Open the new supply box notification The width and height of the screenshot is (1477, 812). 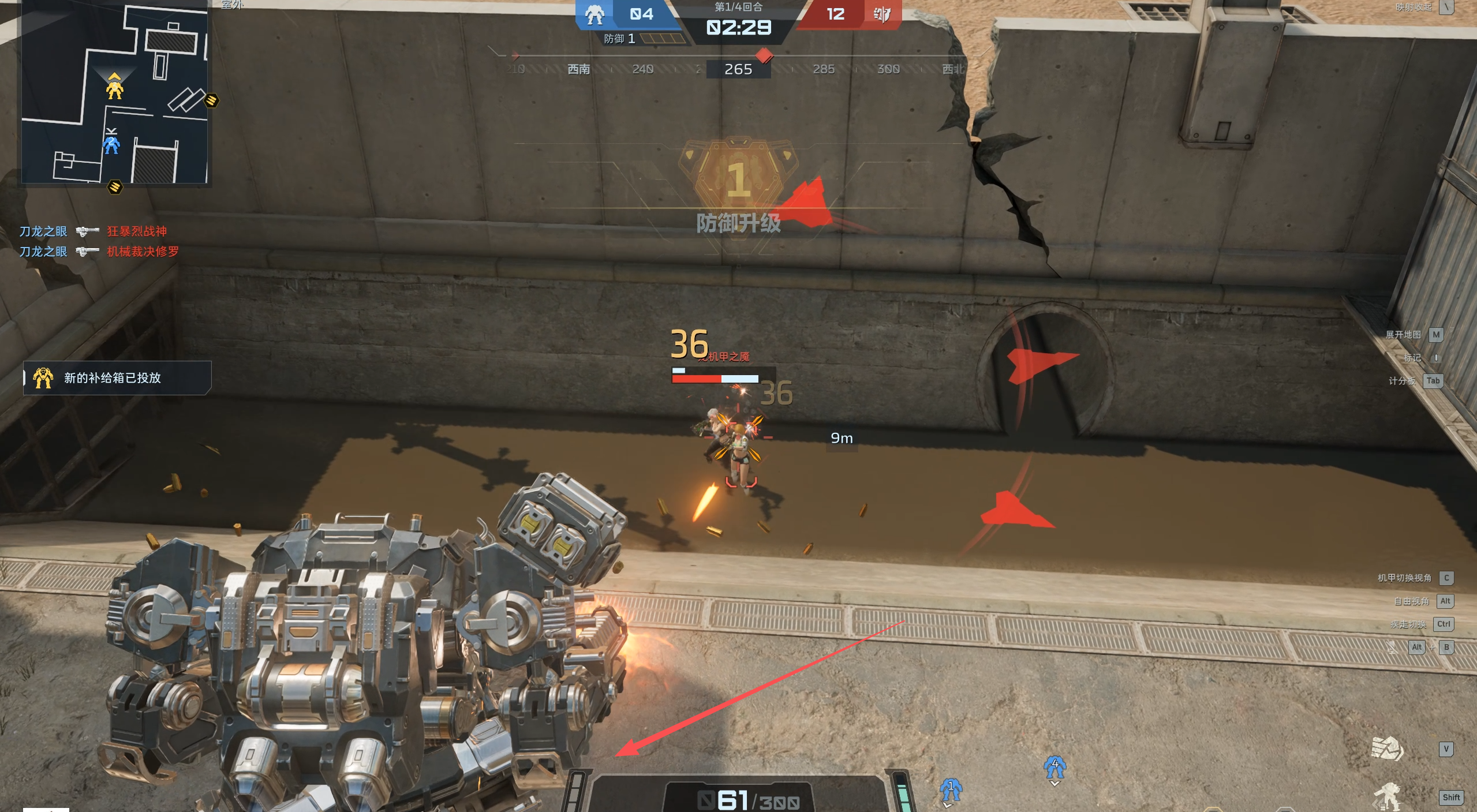coord(117,378)
